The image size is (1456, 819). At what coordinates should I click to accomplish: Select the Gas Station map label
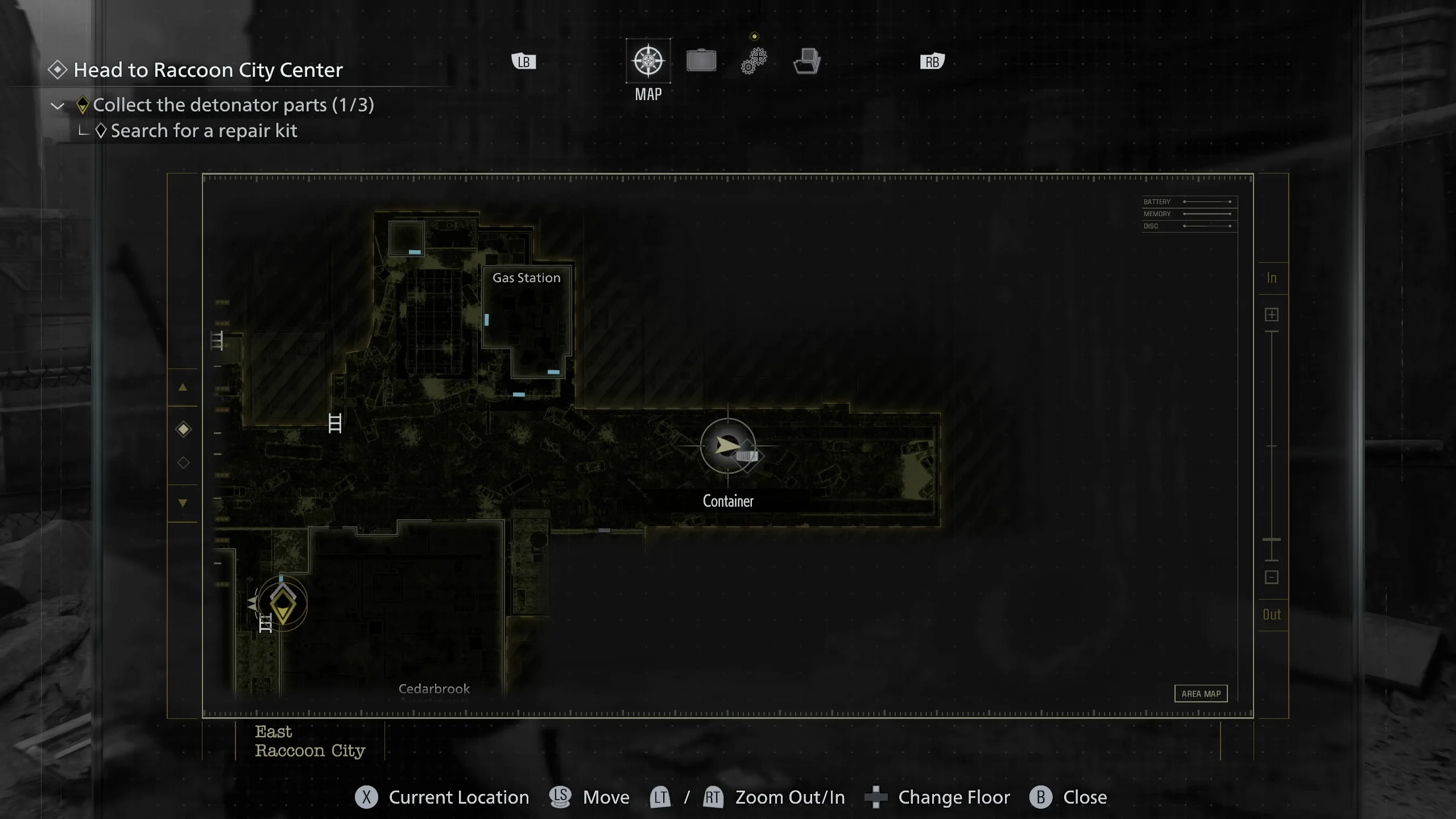coord(526,278)
